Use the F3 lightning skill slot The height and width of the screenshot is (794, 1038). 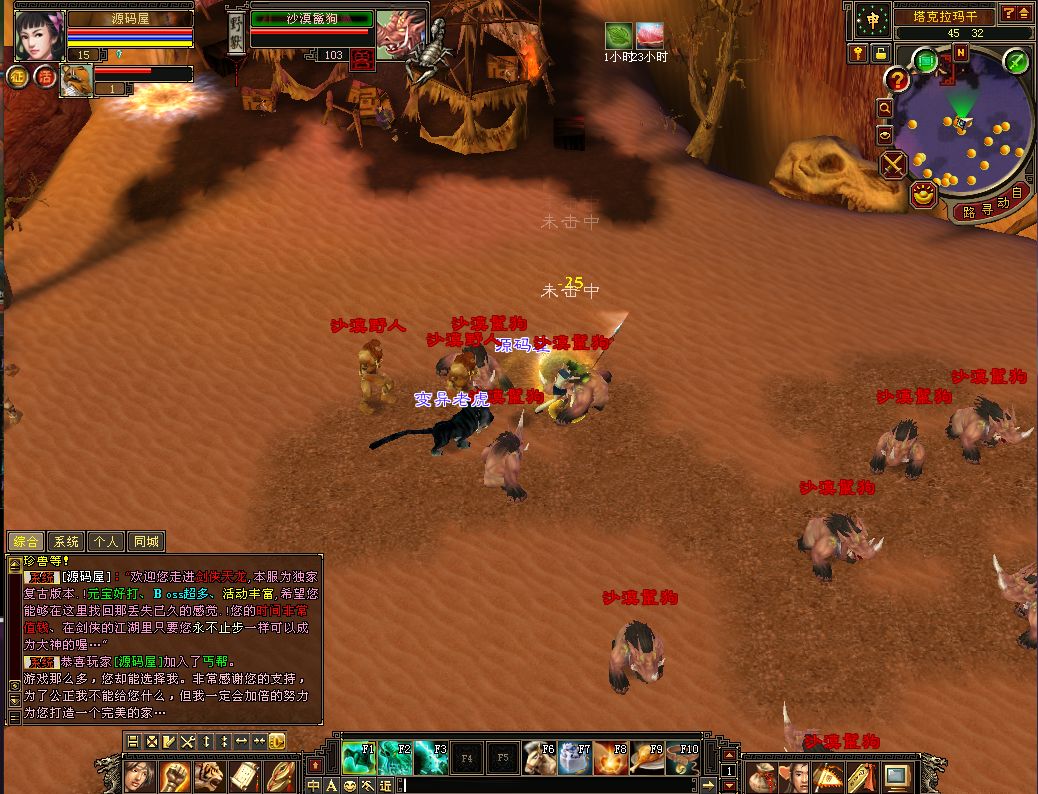[431, 757]
